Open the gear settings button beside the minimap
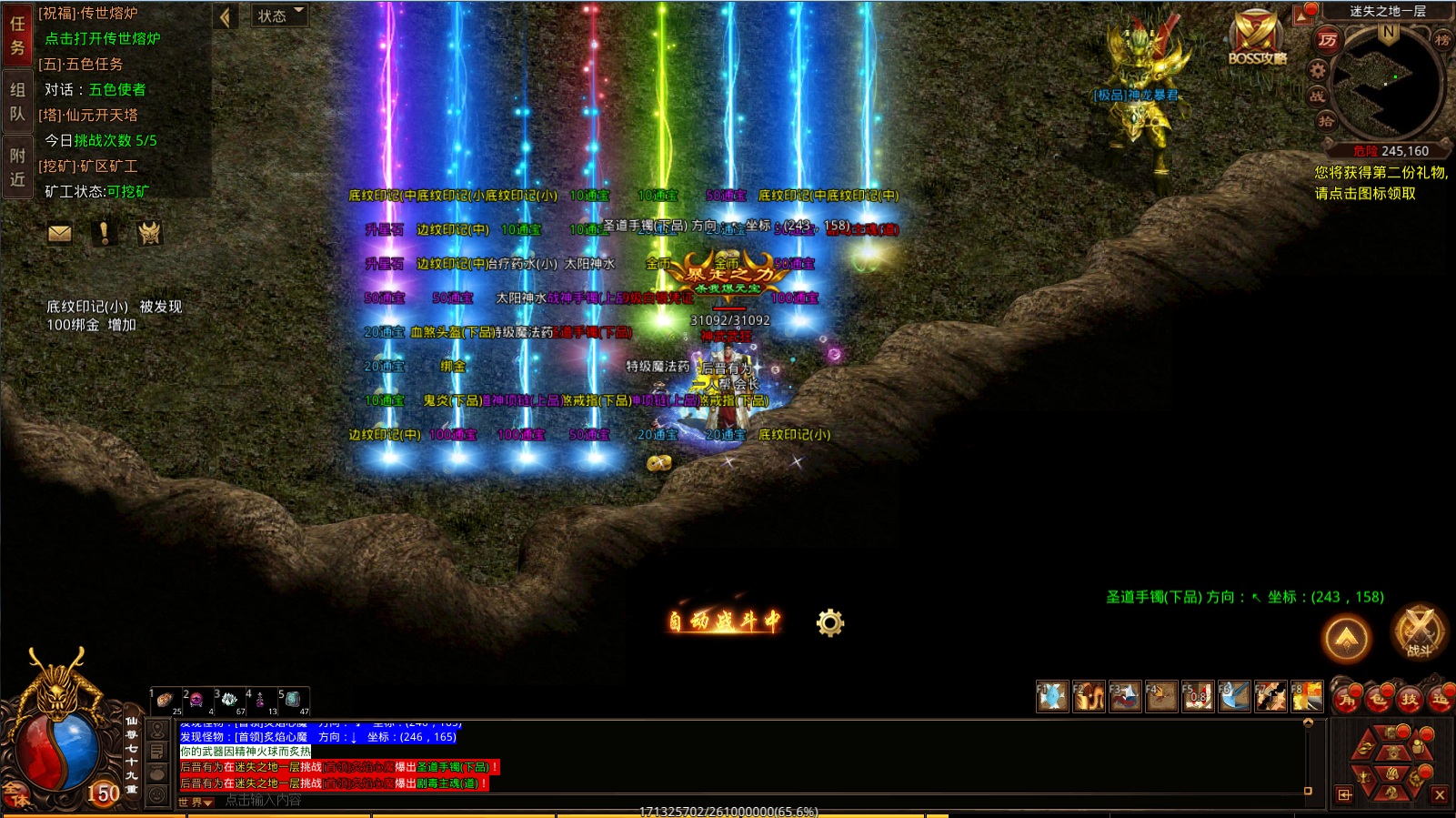Screen dimensions: 1456x818 click(x=1317, y=70)
